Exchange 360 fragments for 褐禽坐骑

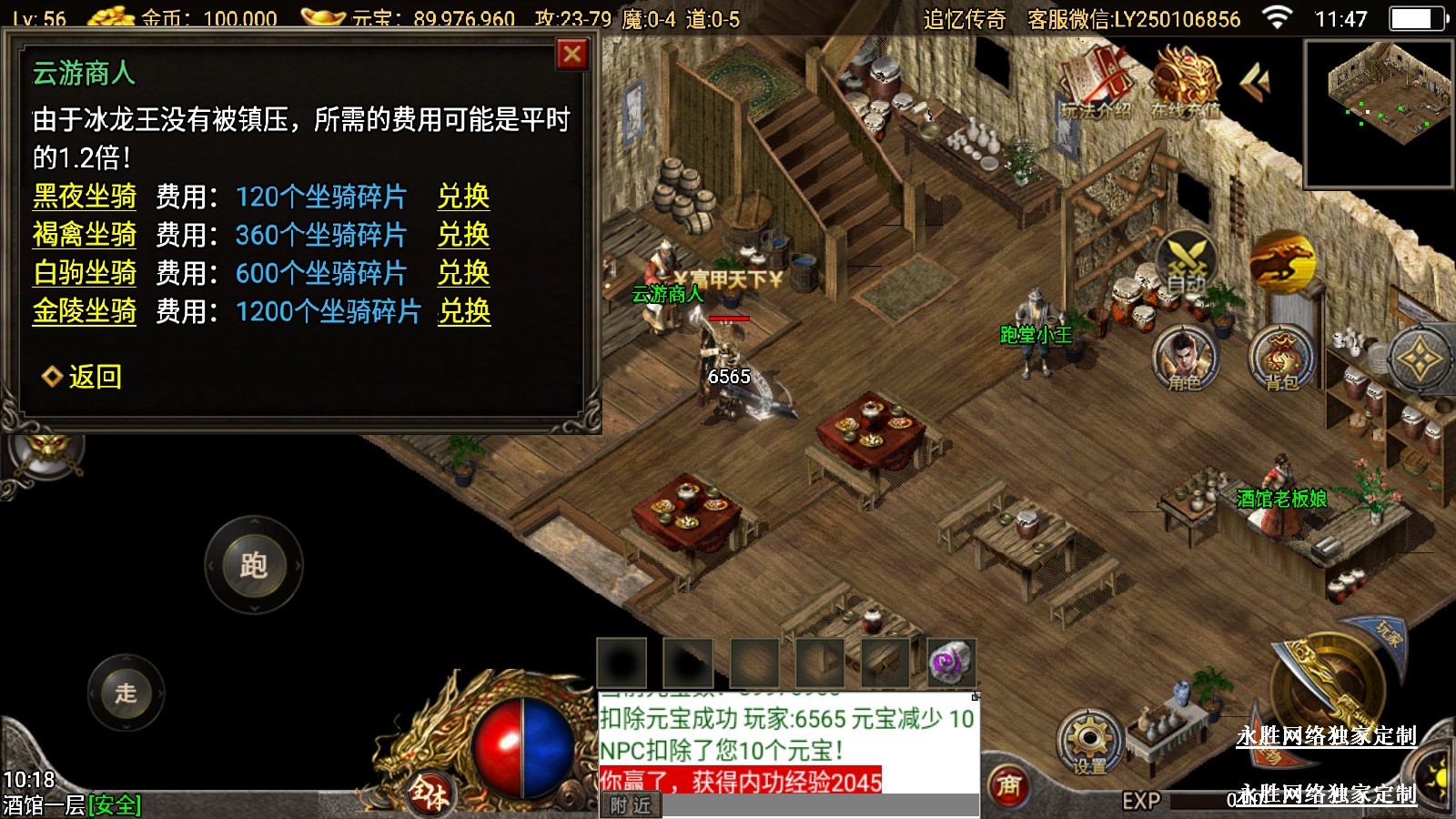[x=463, y=235]
